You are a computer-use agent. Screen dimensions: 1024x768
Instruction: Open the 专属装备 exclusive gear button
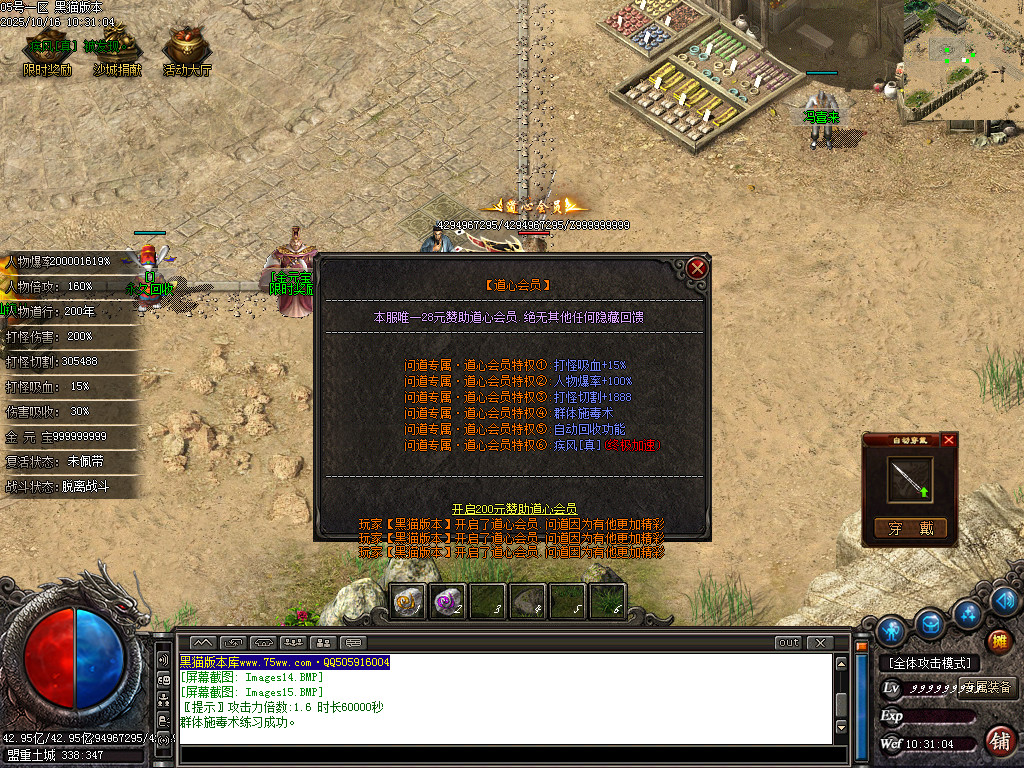987,687
